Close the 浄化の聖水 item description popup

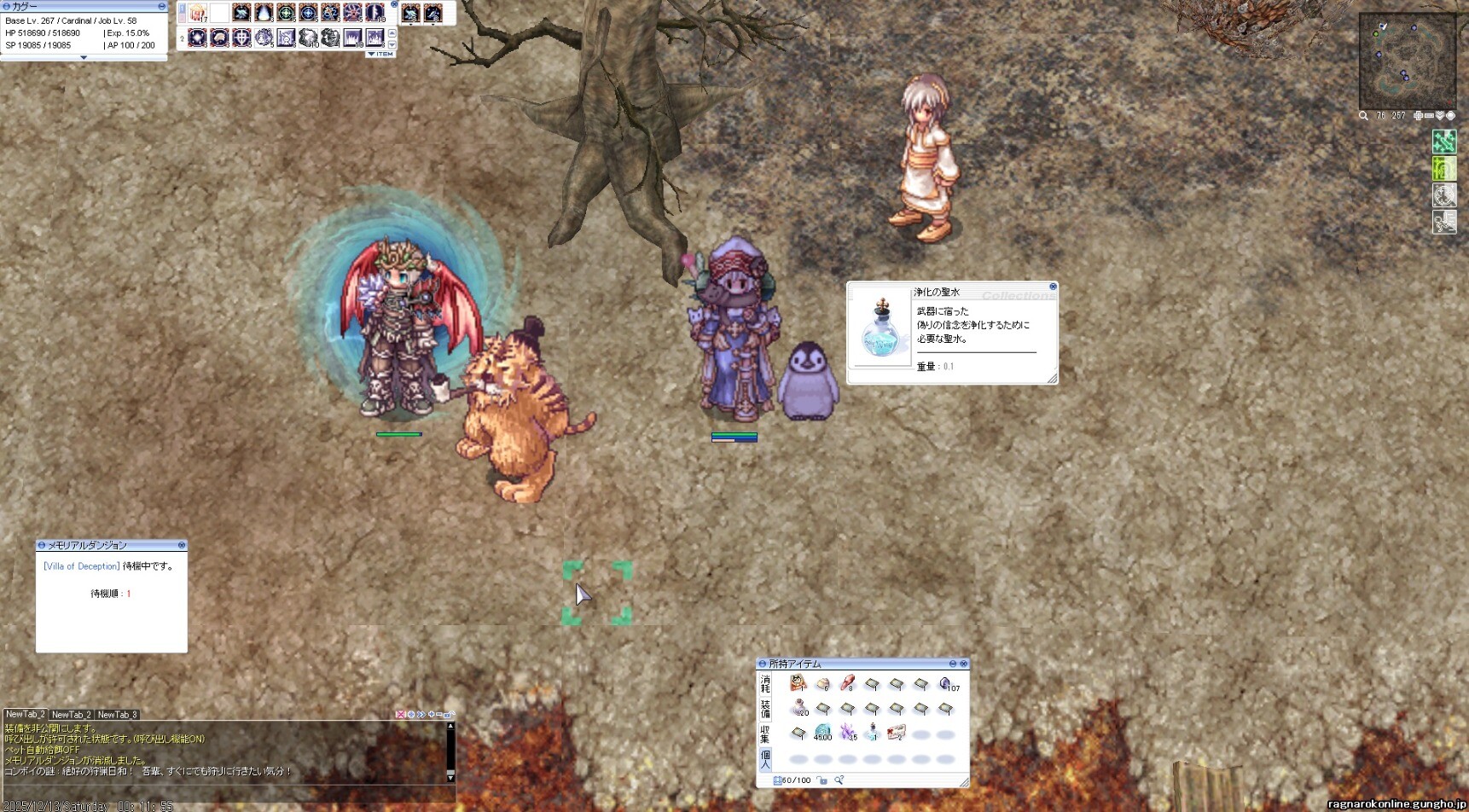[x=1053, y=287]
